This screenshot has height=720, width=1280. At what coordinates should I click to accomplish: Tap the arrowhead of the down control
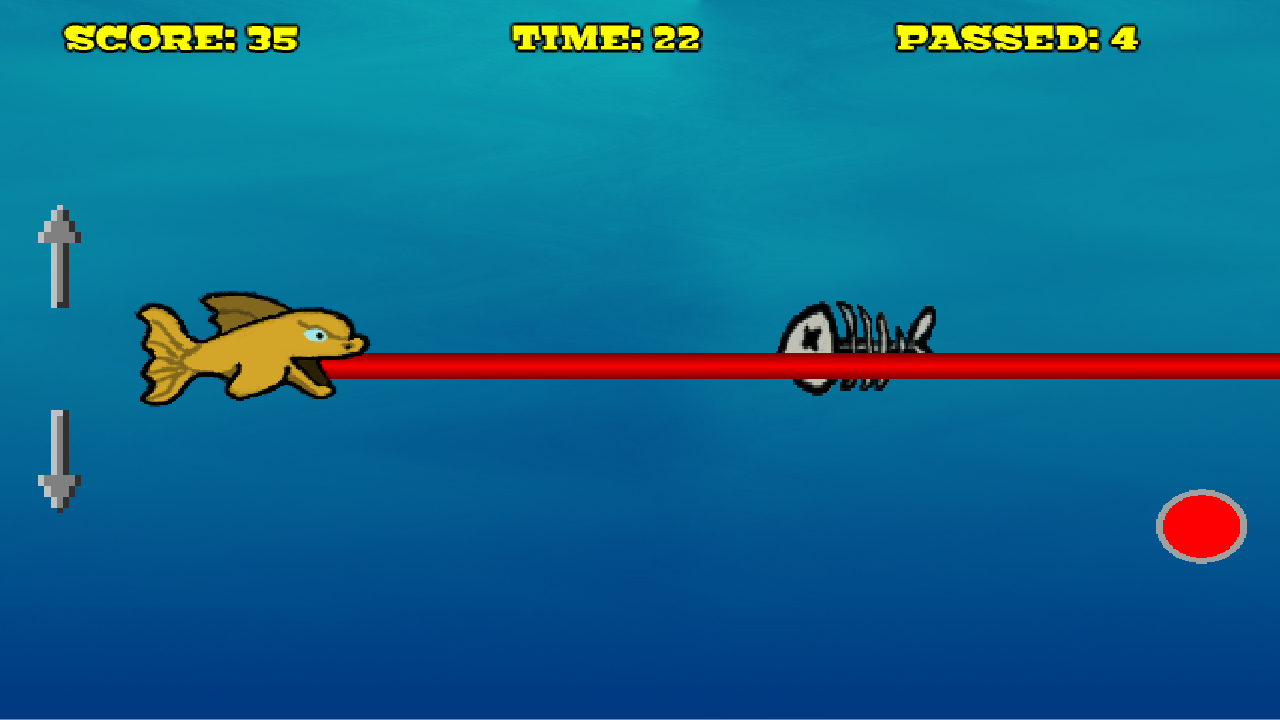point(60,490)
